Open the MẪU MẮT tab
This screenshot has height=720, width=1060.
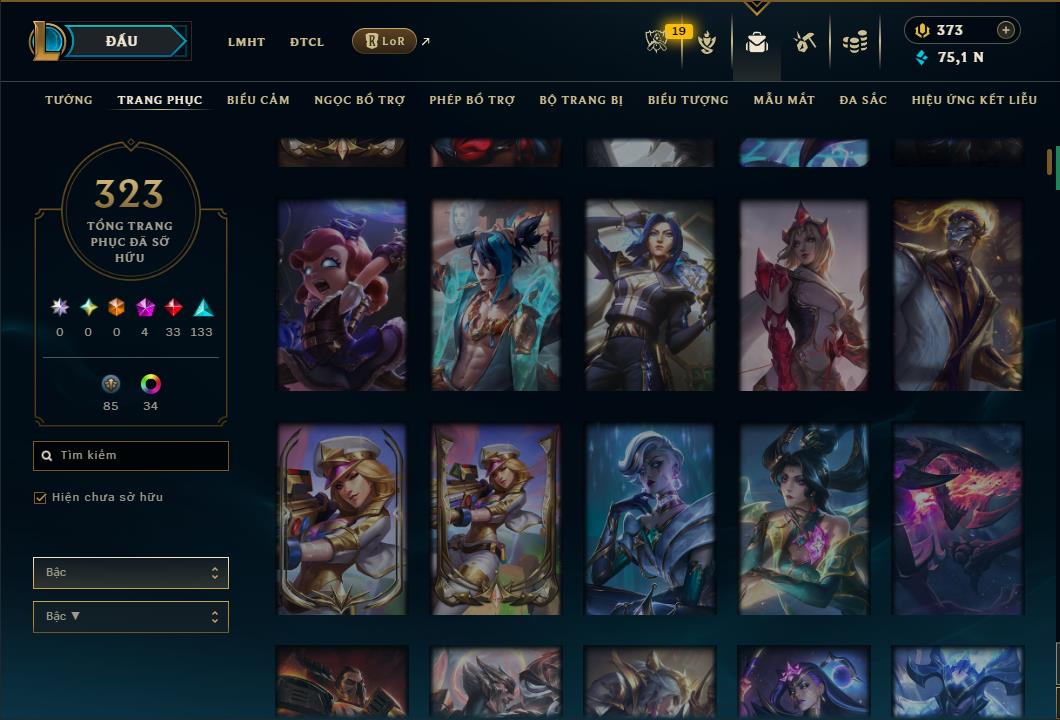pyautogui.click(x=784, y=100)
